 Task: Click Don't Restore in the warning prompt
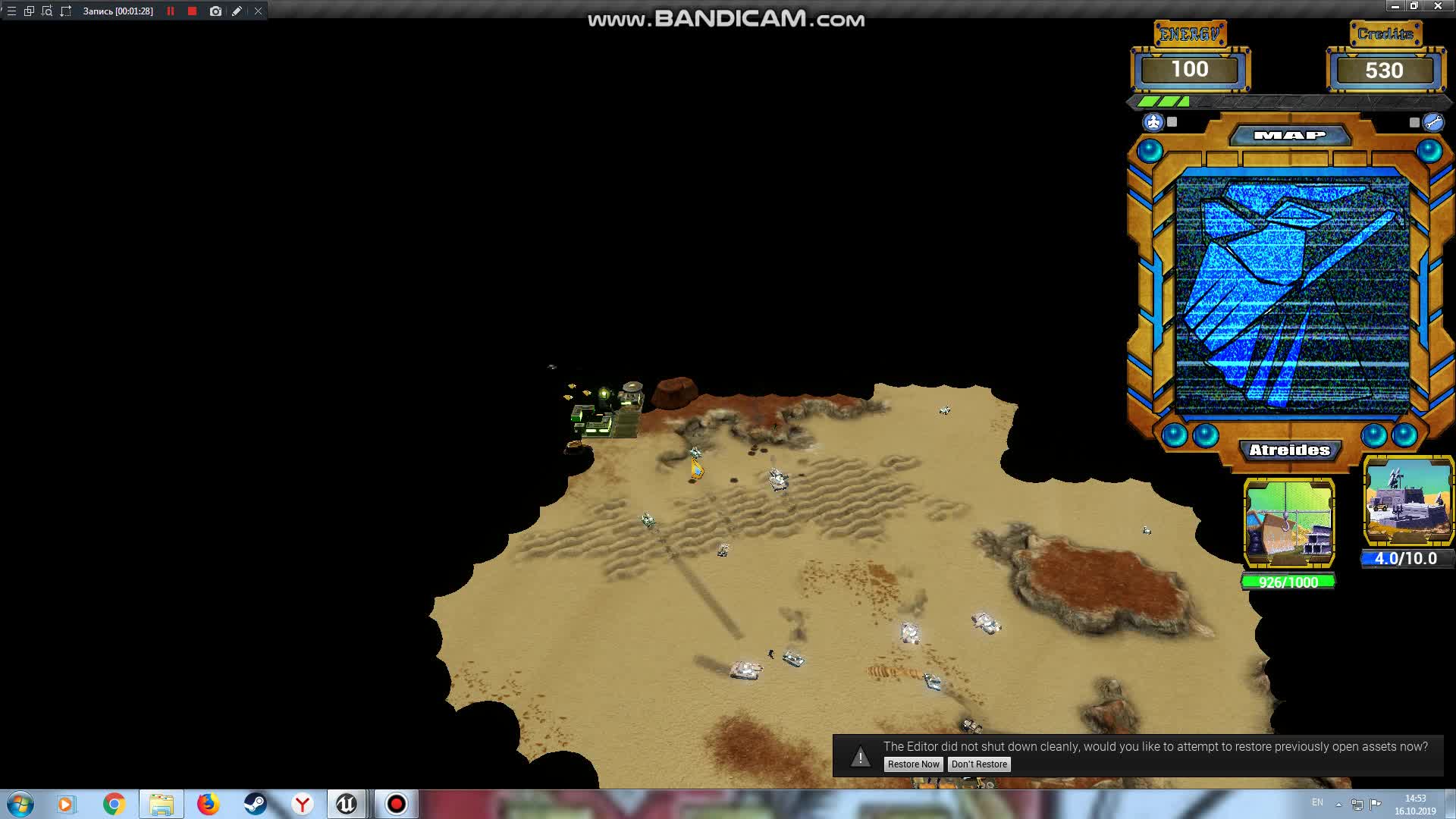(979, 764)
